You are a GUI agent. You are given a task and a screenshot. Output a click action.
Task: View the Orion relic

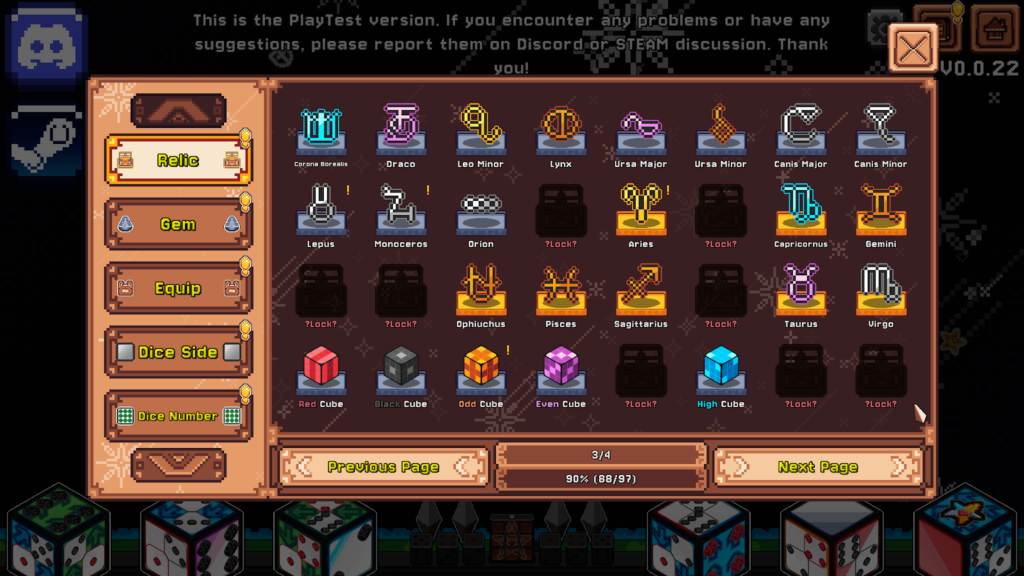[x=481, y=210]
